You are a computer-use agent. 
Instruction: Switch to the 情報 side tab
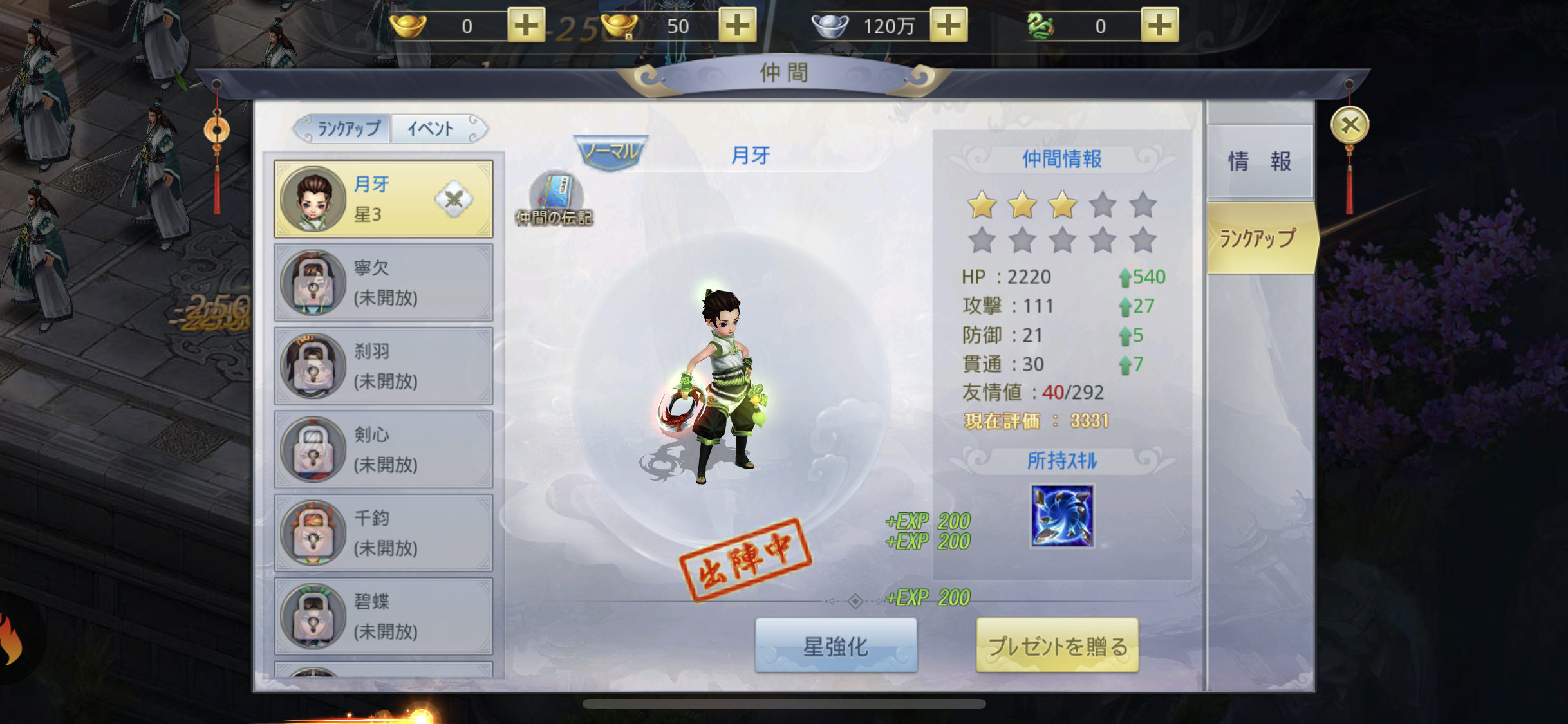[x=1259, y=161]
